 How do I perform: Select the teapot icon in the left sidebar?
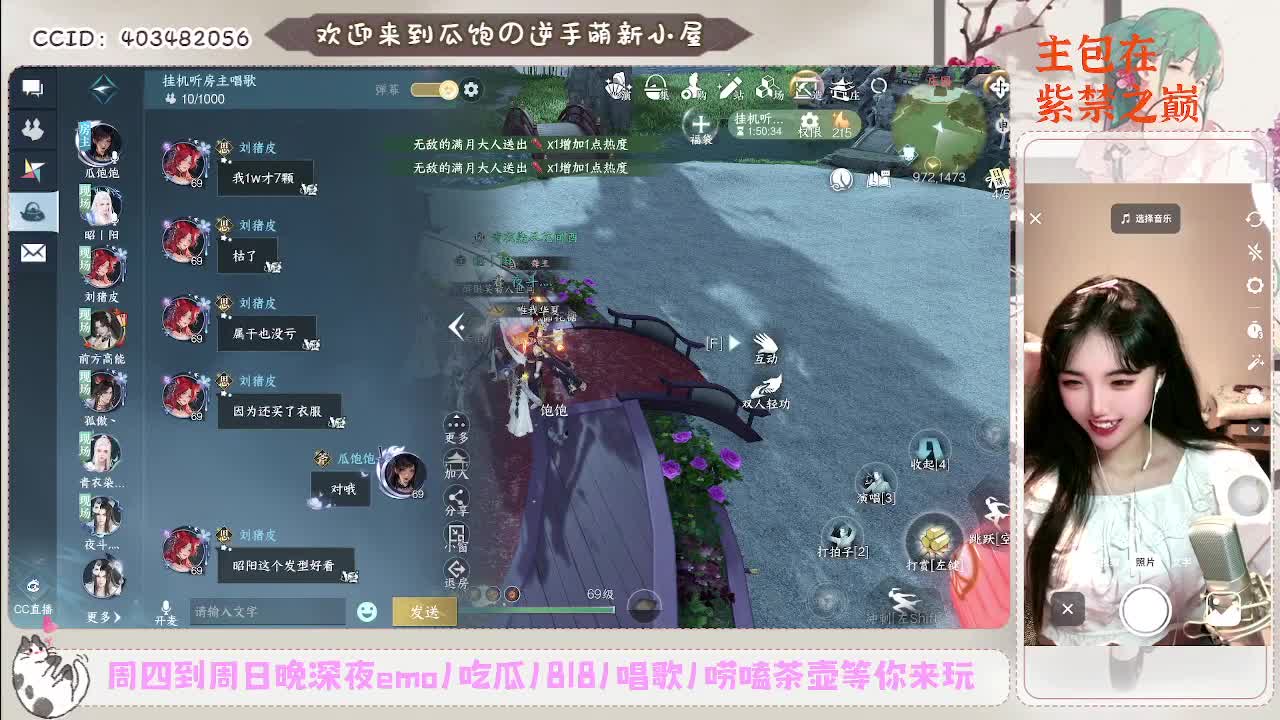32,212
